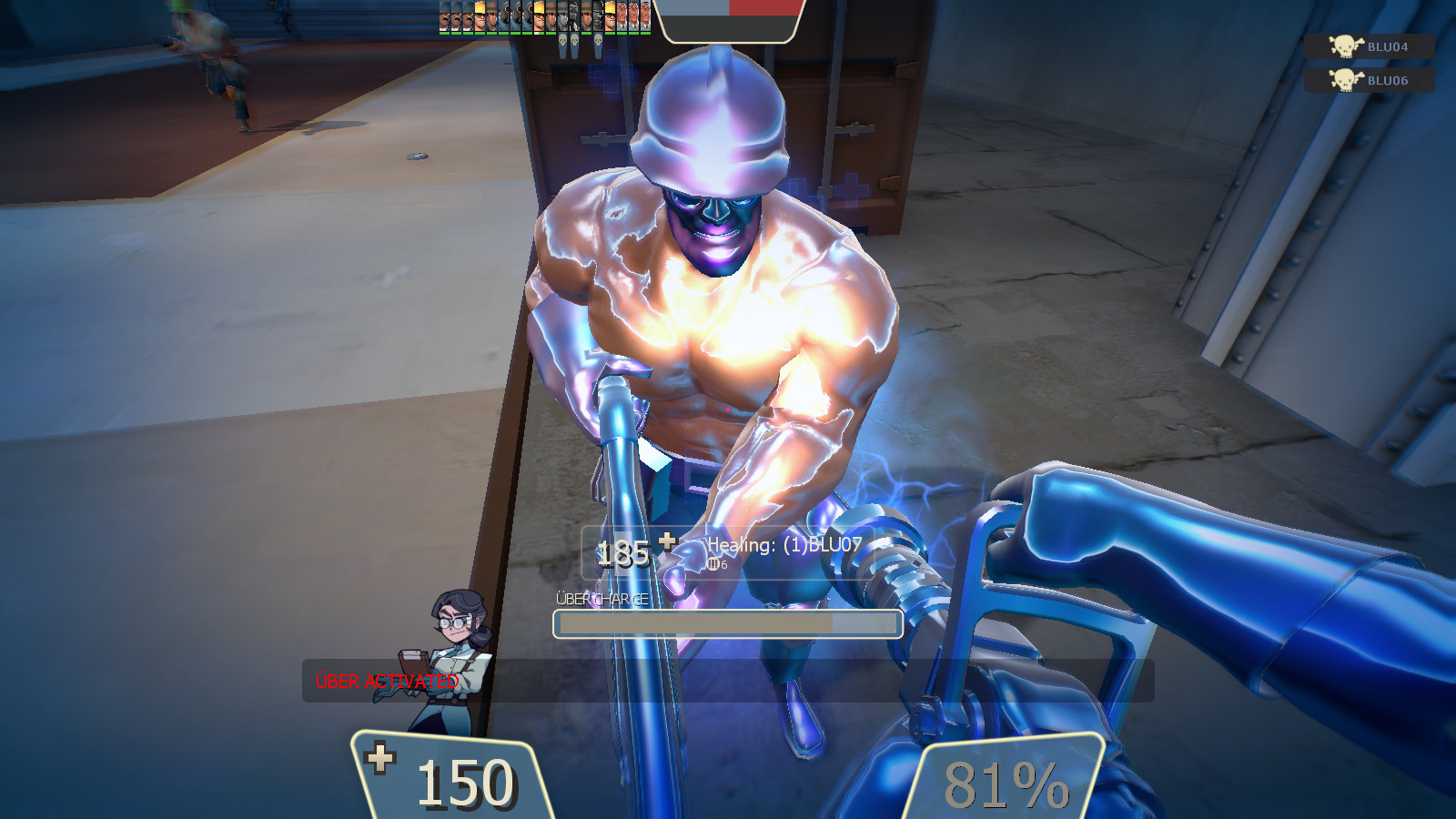1456x819 pixels.
Task: Click the 81% ammo percentage panel
Action: point(1006,780)
